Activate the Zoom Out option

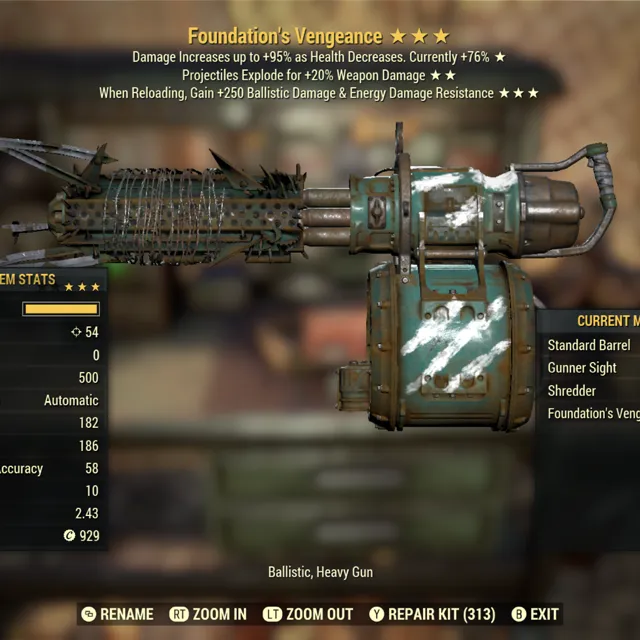[308, 614]
